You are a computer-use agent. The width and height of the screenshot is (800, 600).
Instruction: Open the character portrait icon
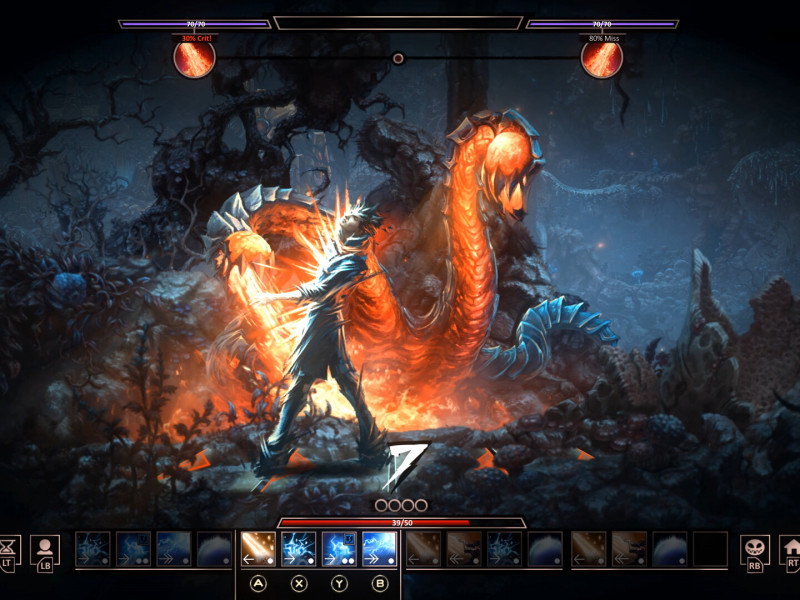[x=45, y=548]
